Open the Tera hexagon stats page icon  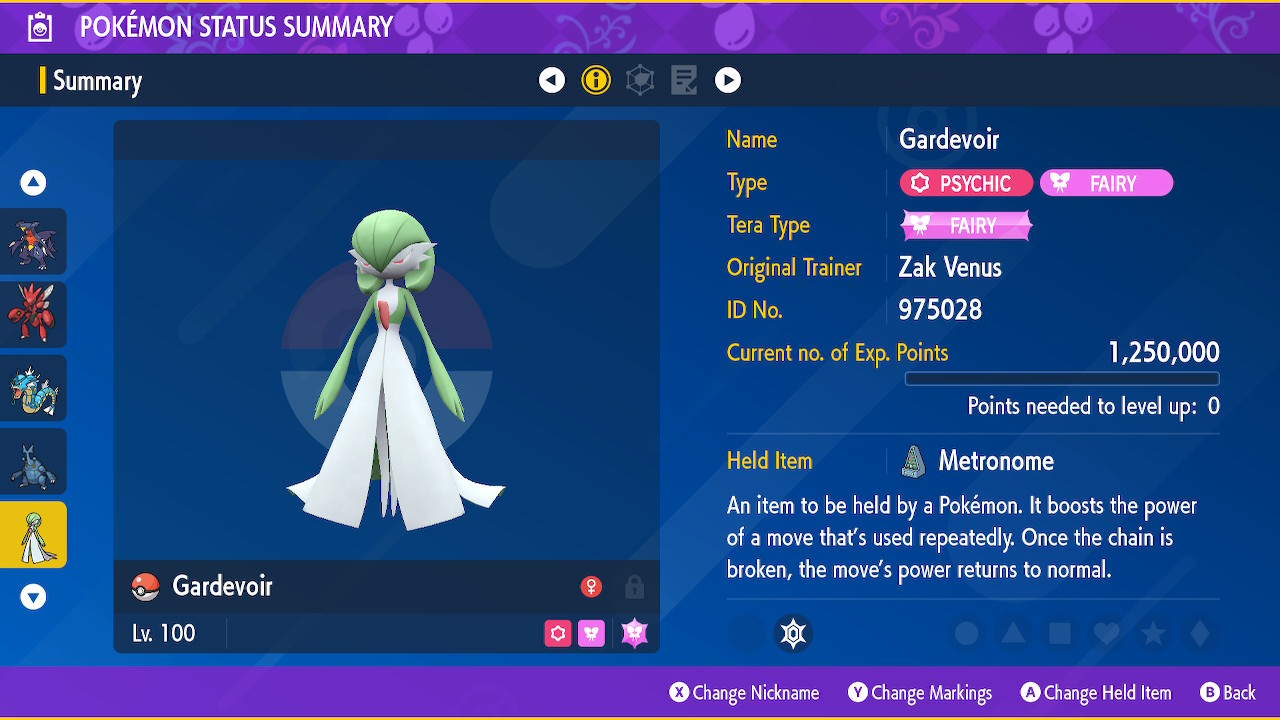coord(640,80)
